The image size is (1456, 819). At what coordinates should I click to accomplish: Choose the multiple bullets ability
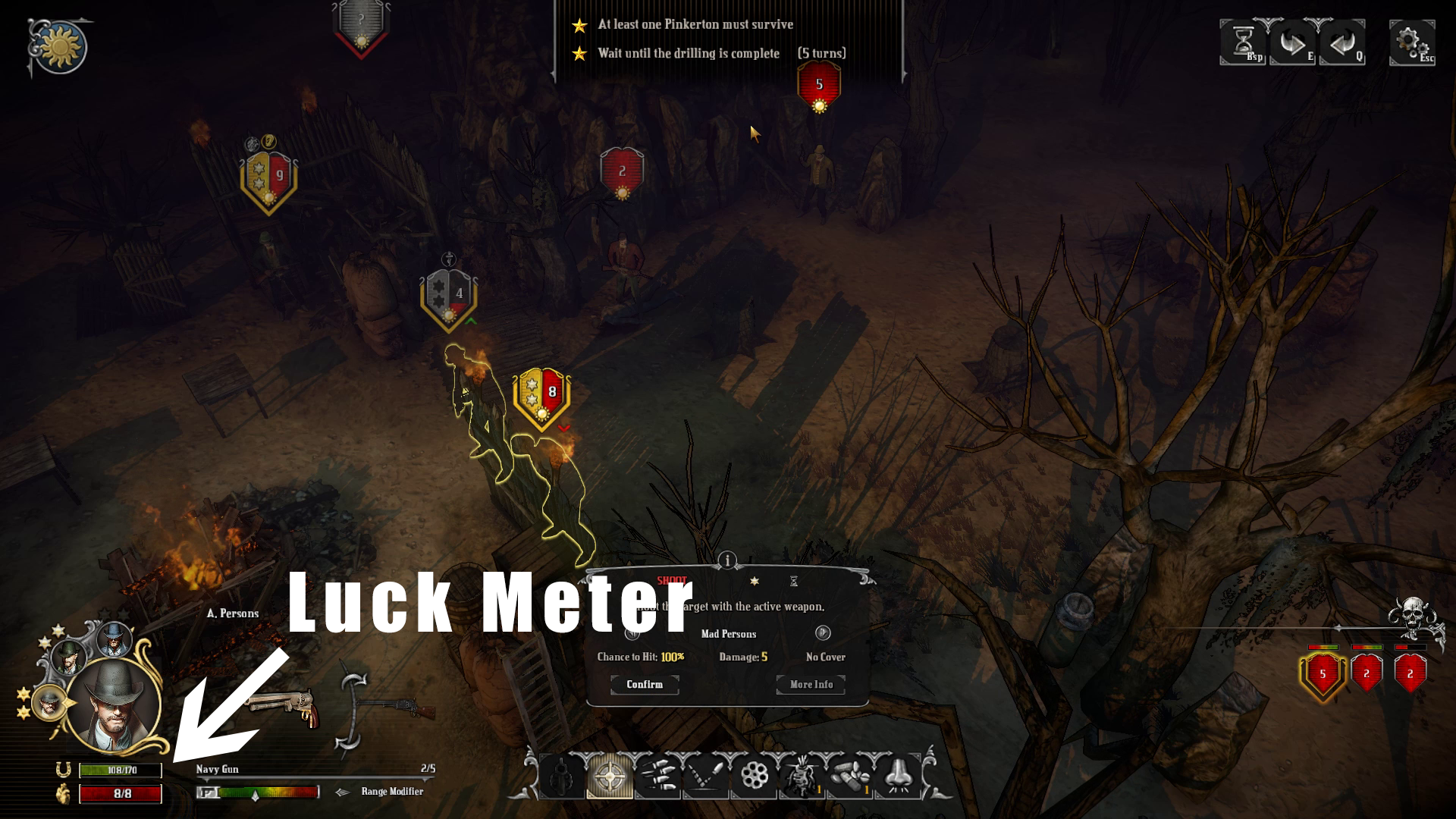657,776
